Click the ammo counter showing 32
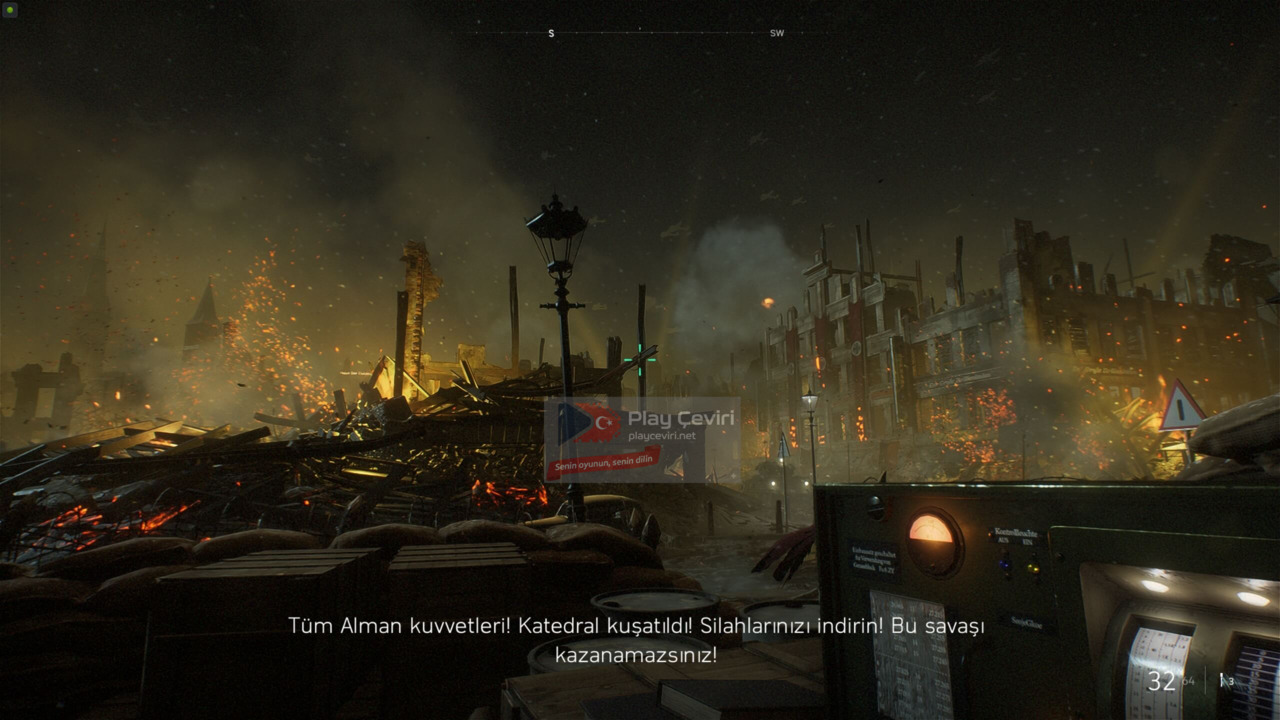 [1160, 681]
